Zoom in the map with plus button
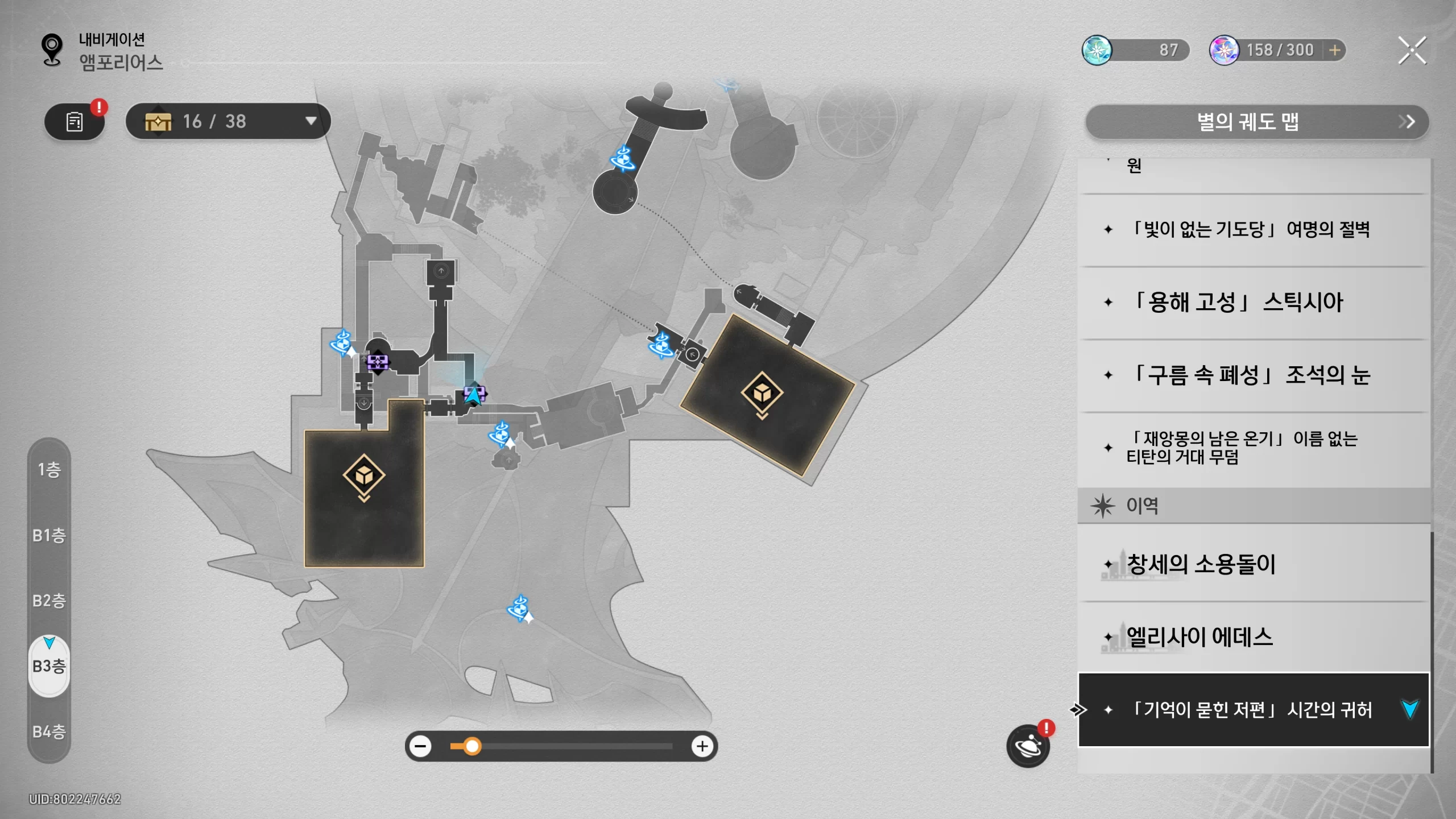The image size is (1456, 819). pyautogui.click(x=702, y=746)
